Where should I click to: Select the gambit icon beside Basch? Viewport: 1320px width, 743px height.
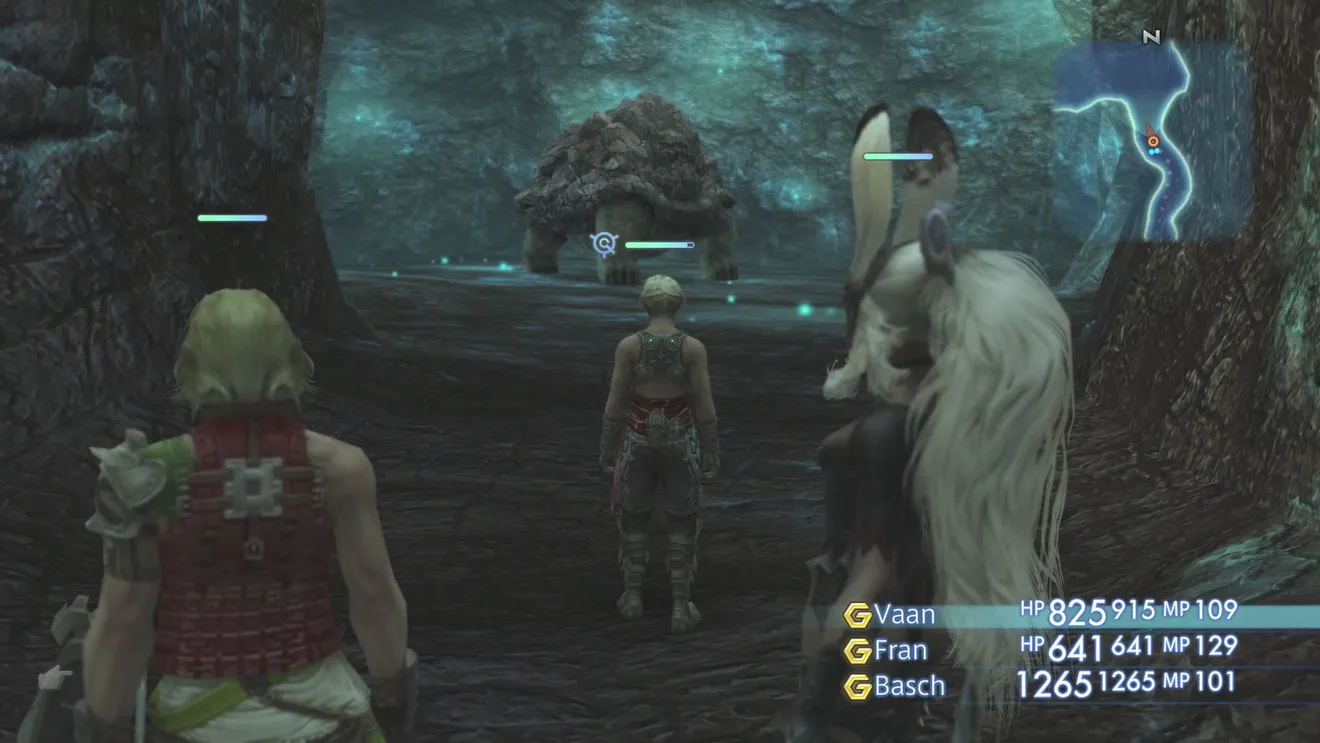pyautogui.click(x=857, y=687)
